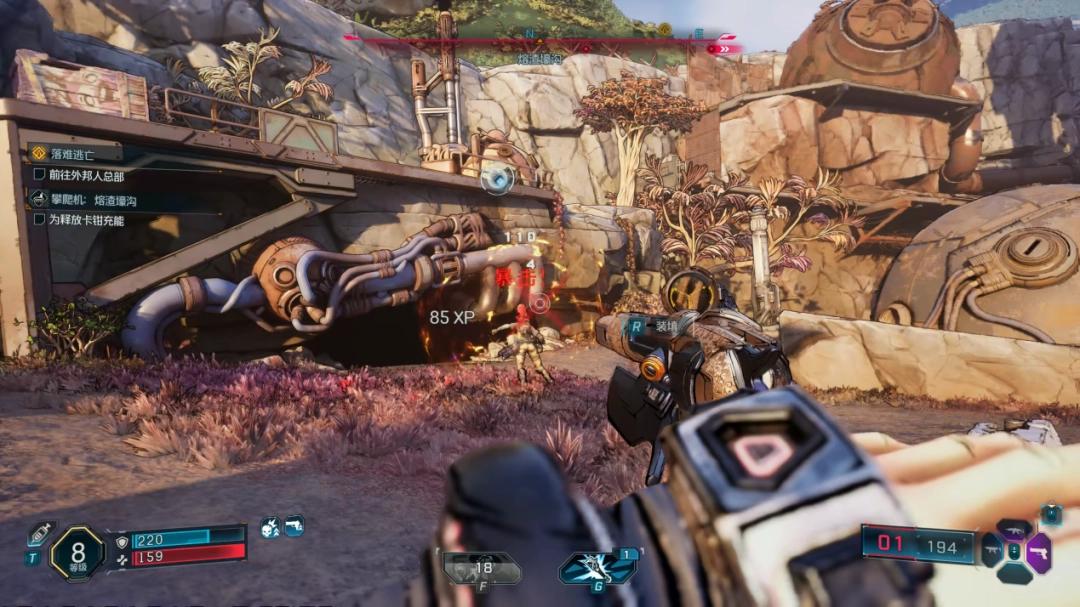Click the small teal icon above weapon wheel

click(x=1051, y=514)
